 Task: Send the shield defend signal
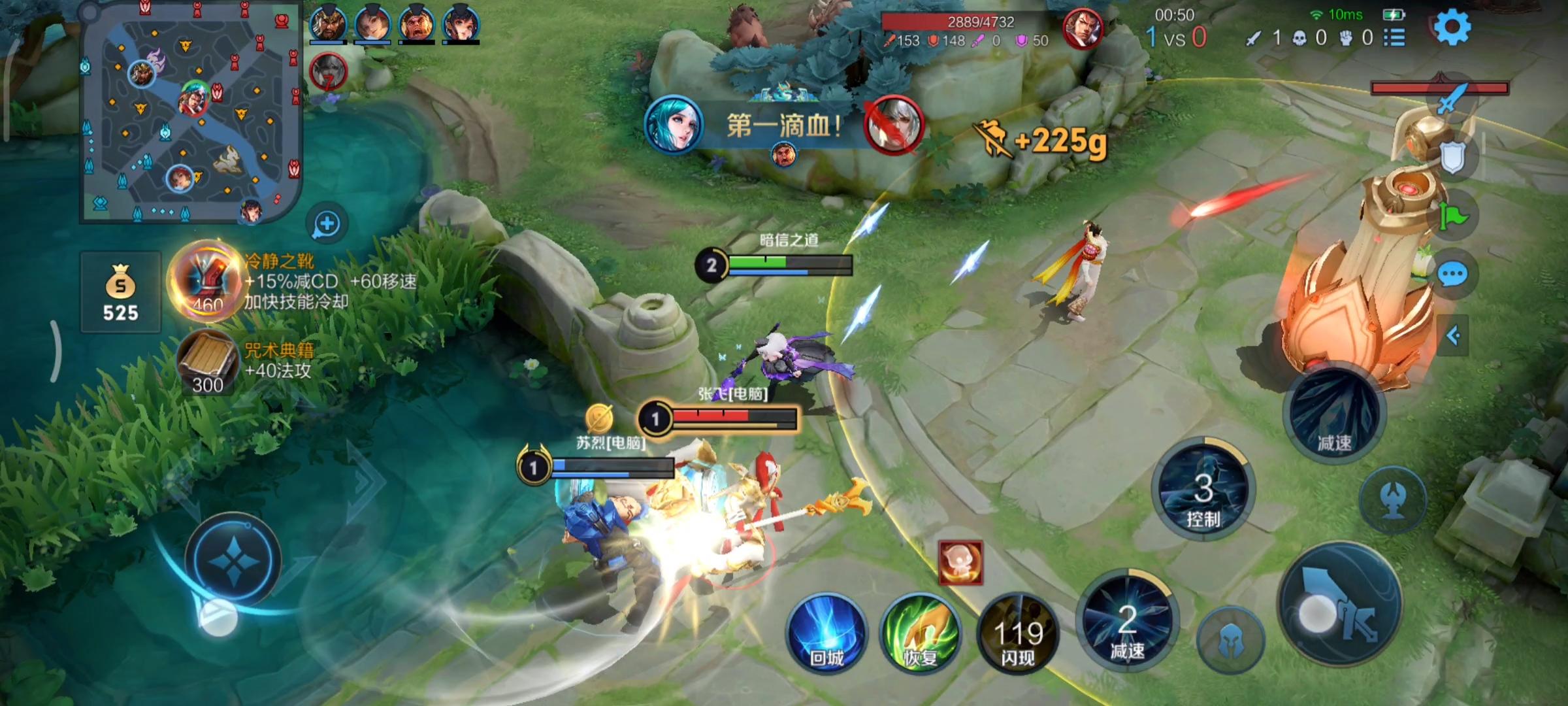1452,157
